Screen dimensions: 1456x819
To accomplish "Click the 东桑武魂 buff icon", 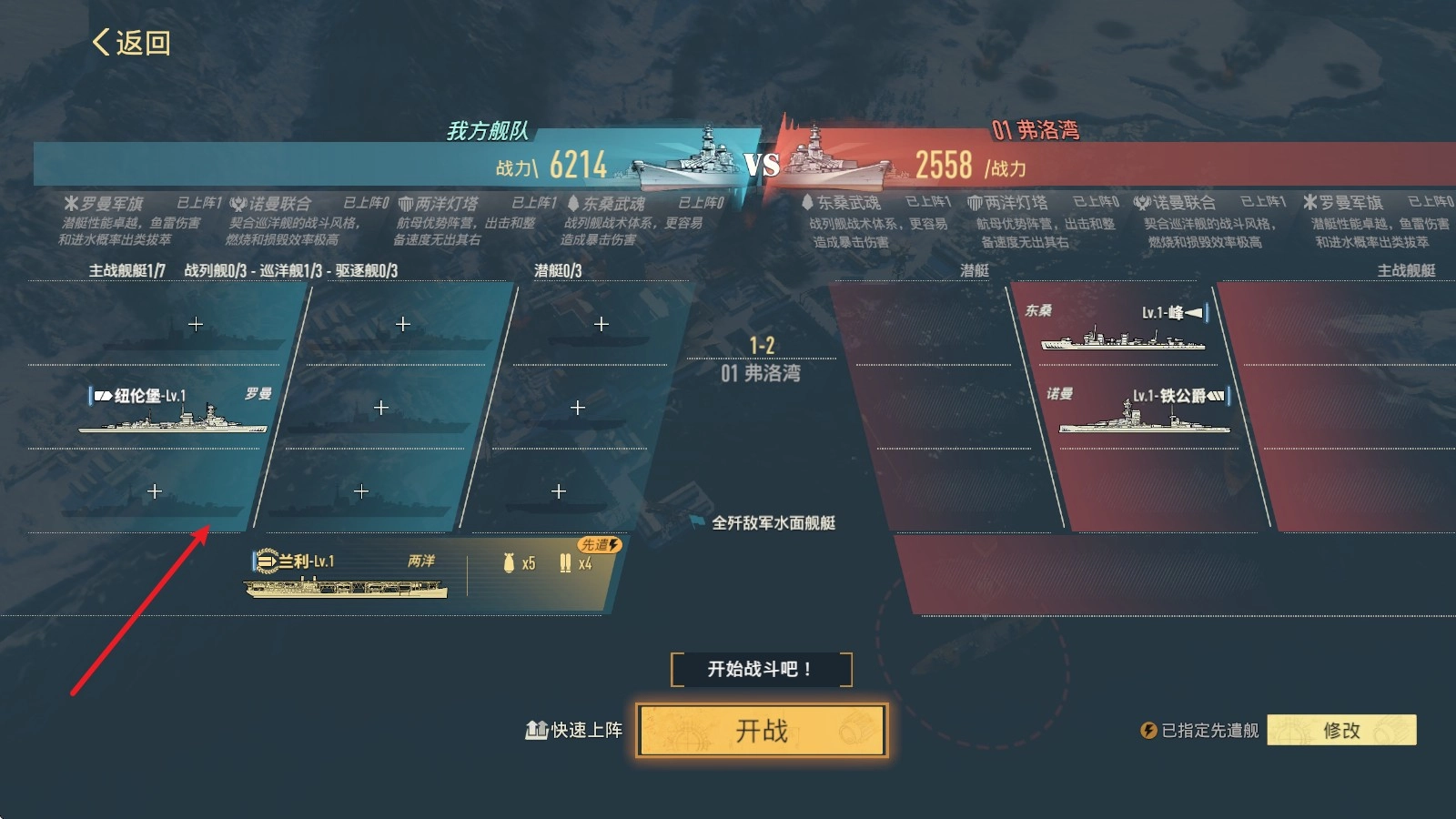I will 573,204.
